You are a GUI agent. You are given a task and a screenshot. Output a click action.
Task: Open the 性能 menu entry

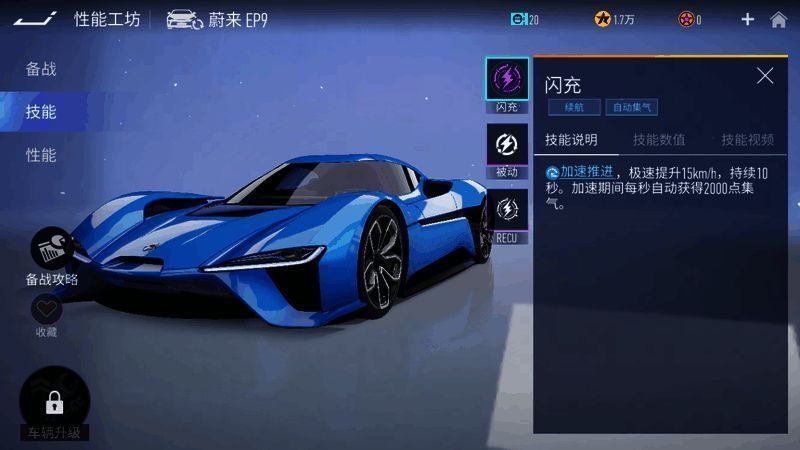point(41,155)
